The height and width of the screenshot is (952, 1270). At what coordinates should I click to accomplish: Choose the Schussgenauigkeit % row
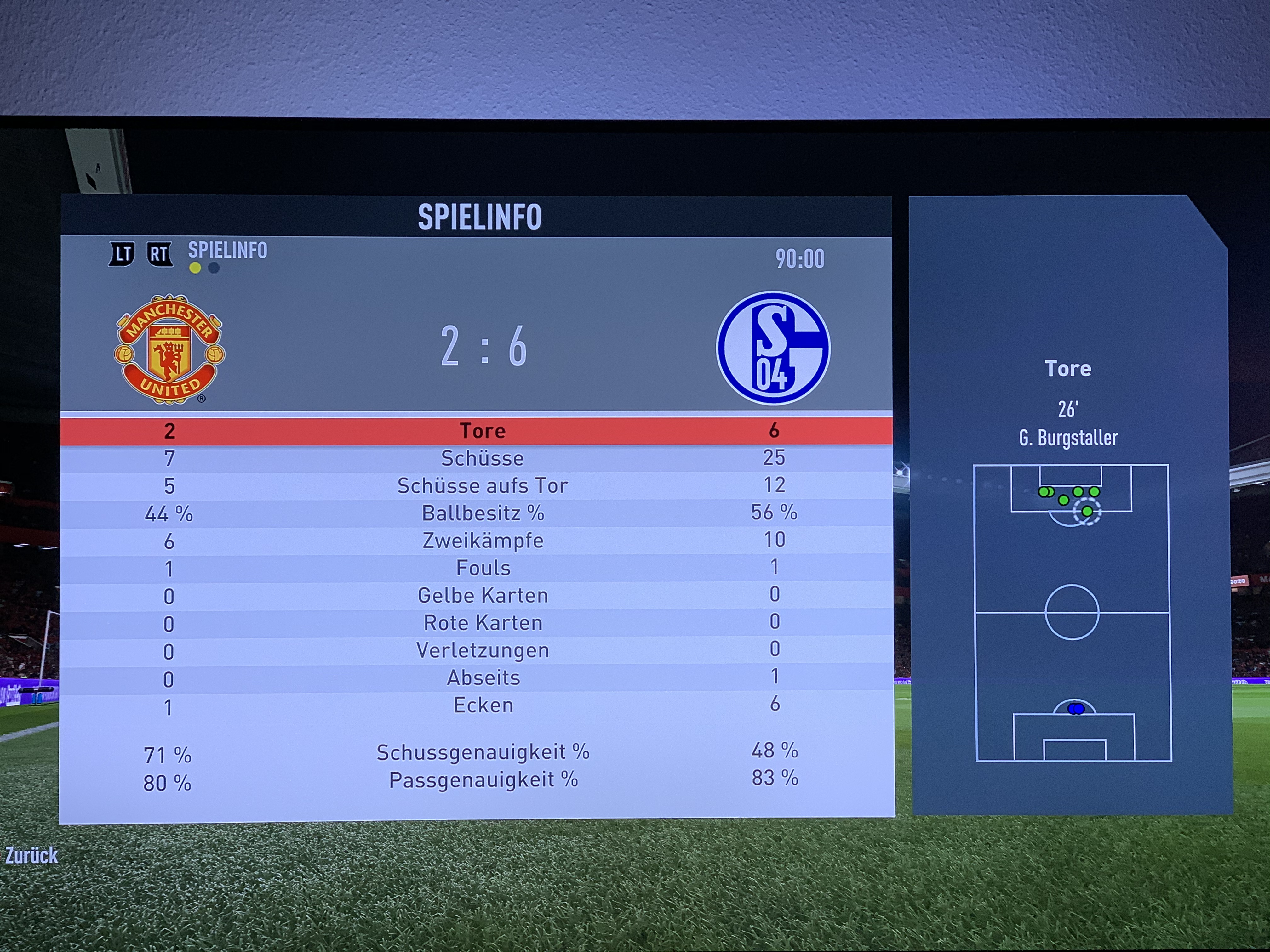click(482, 752)
